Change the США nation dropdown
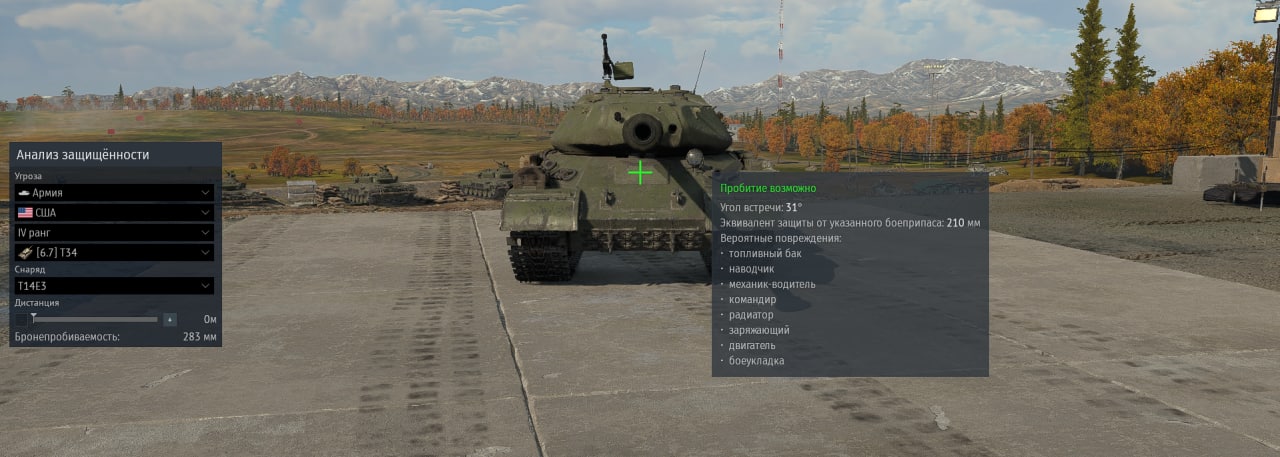Viewport: 1280px width, 457px height. pos(114,212)
